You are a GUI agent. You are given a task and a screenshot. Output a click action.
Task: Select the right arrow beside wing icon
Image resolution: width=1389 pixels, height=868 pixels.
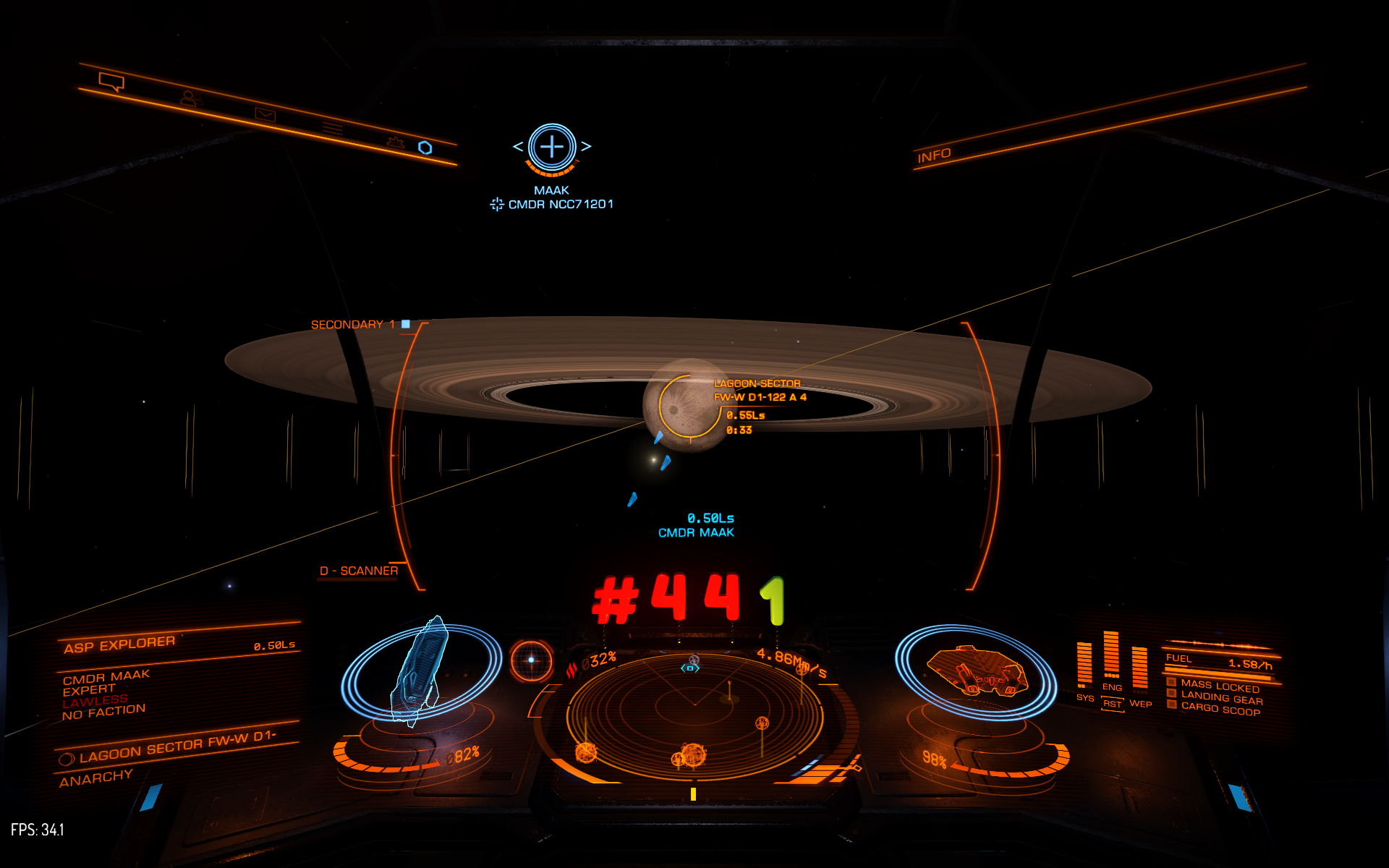pos(586,147)
